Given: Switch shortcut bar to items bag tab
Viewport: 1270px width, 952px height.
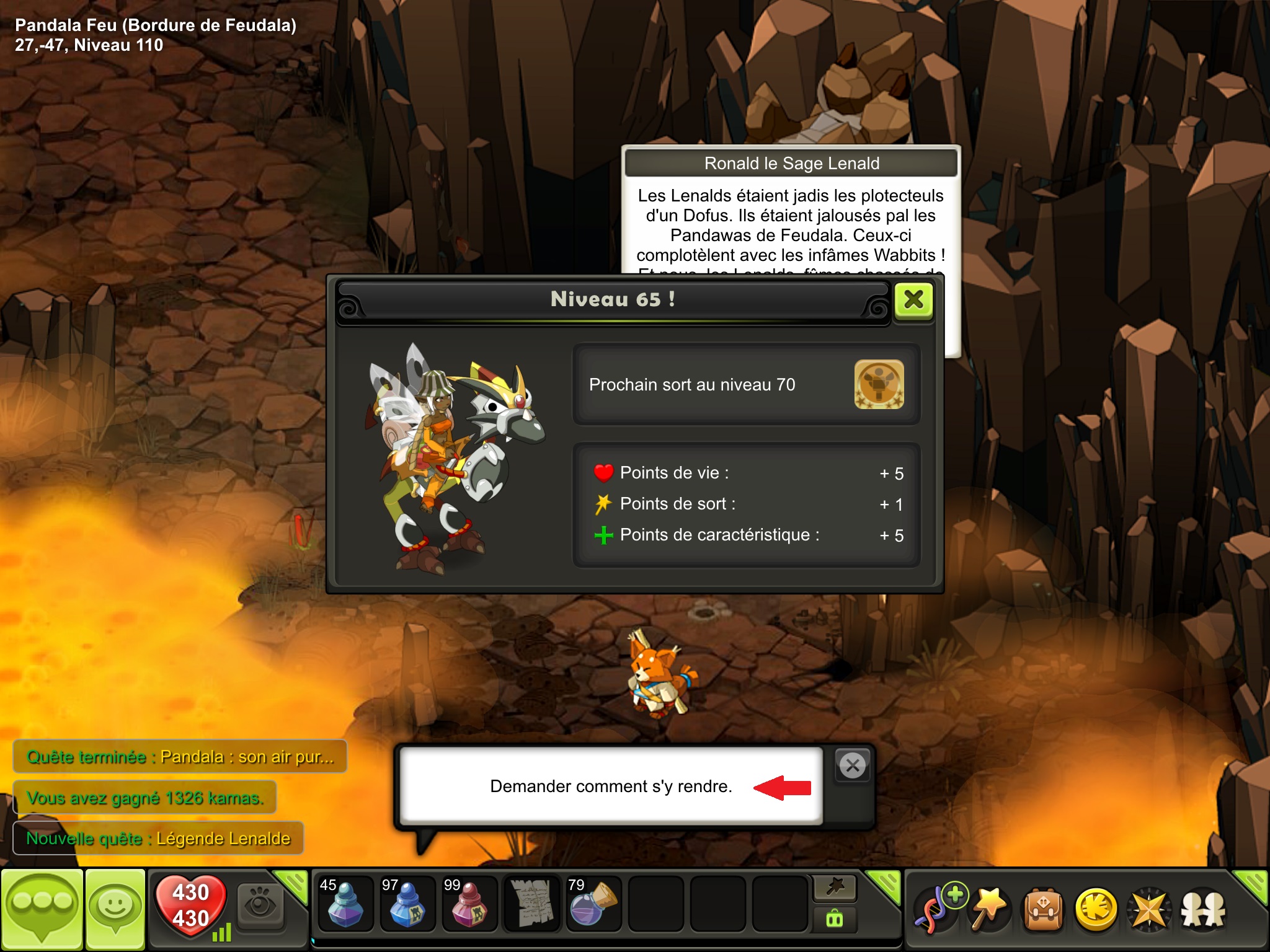Looking at the screenshot, I should (835, 919).
